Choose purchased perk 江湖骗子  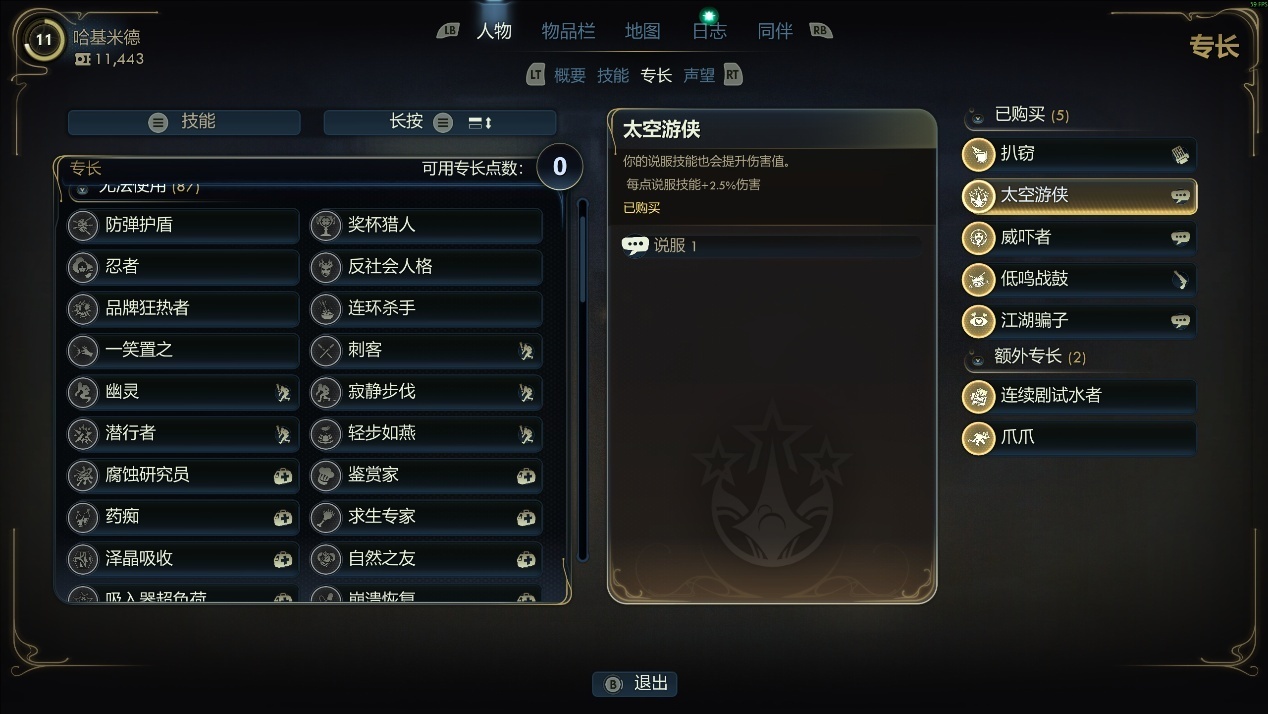point(1078,321)
